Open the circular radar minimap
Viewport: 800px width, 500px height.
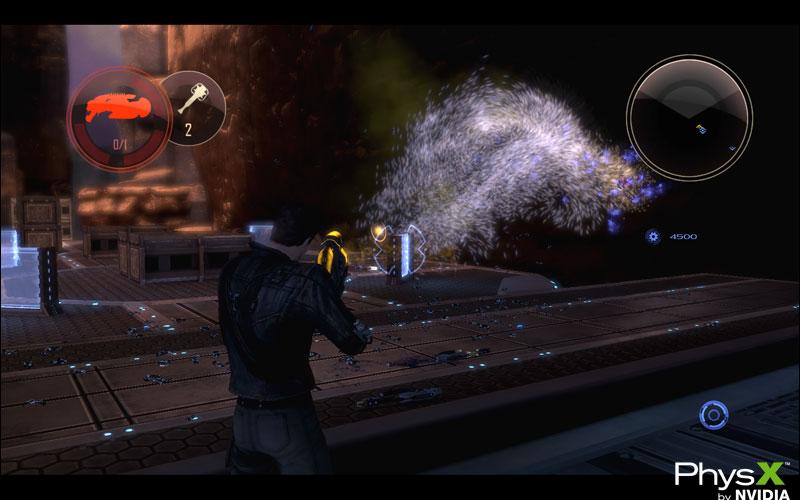(689, 104)
